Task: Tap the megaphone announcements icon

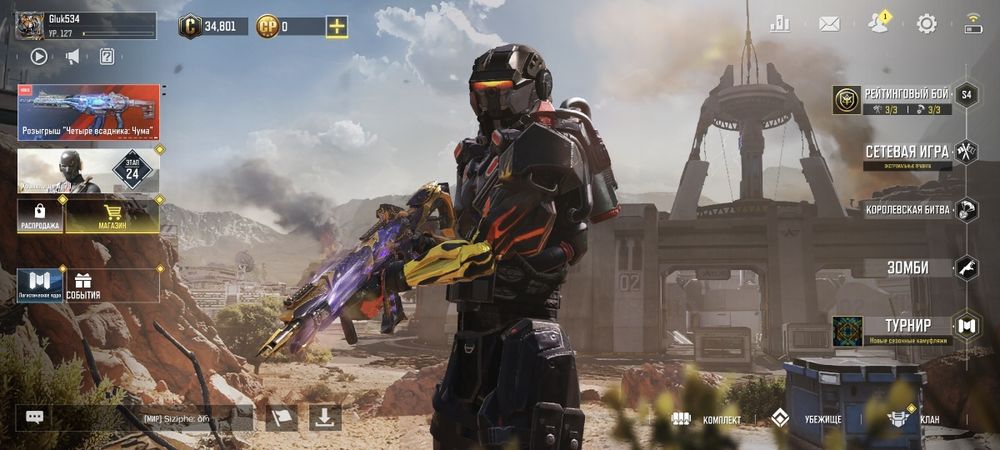Action: pyautogui.click(x=72, y=56)
